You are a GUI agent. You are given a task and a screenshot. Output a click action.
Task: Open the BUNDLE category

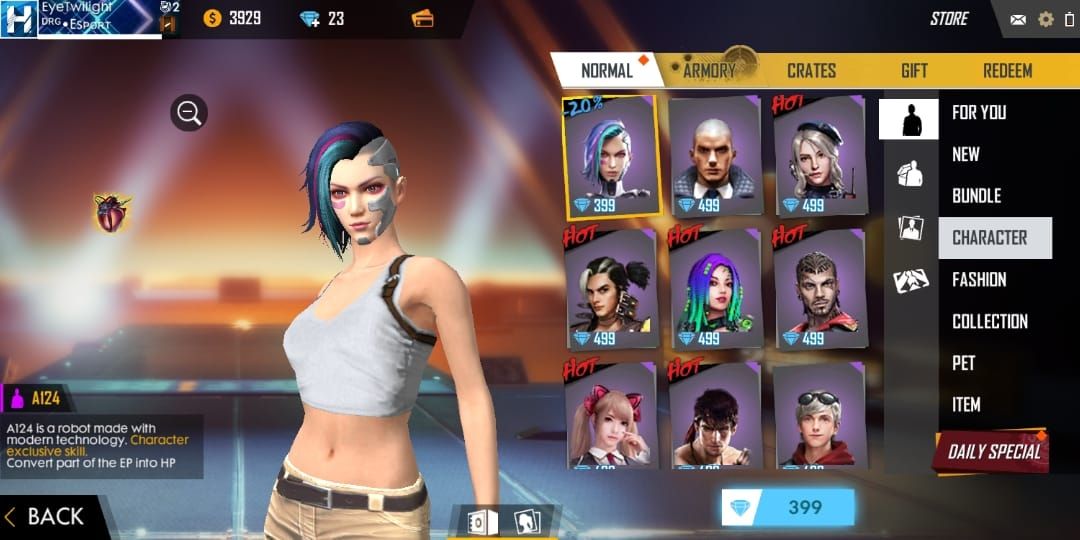click(976, 196)
